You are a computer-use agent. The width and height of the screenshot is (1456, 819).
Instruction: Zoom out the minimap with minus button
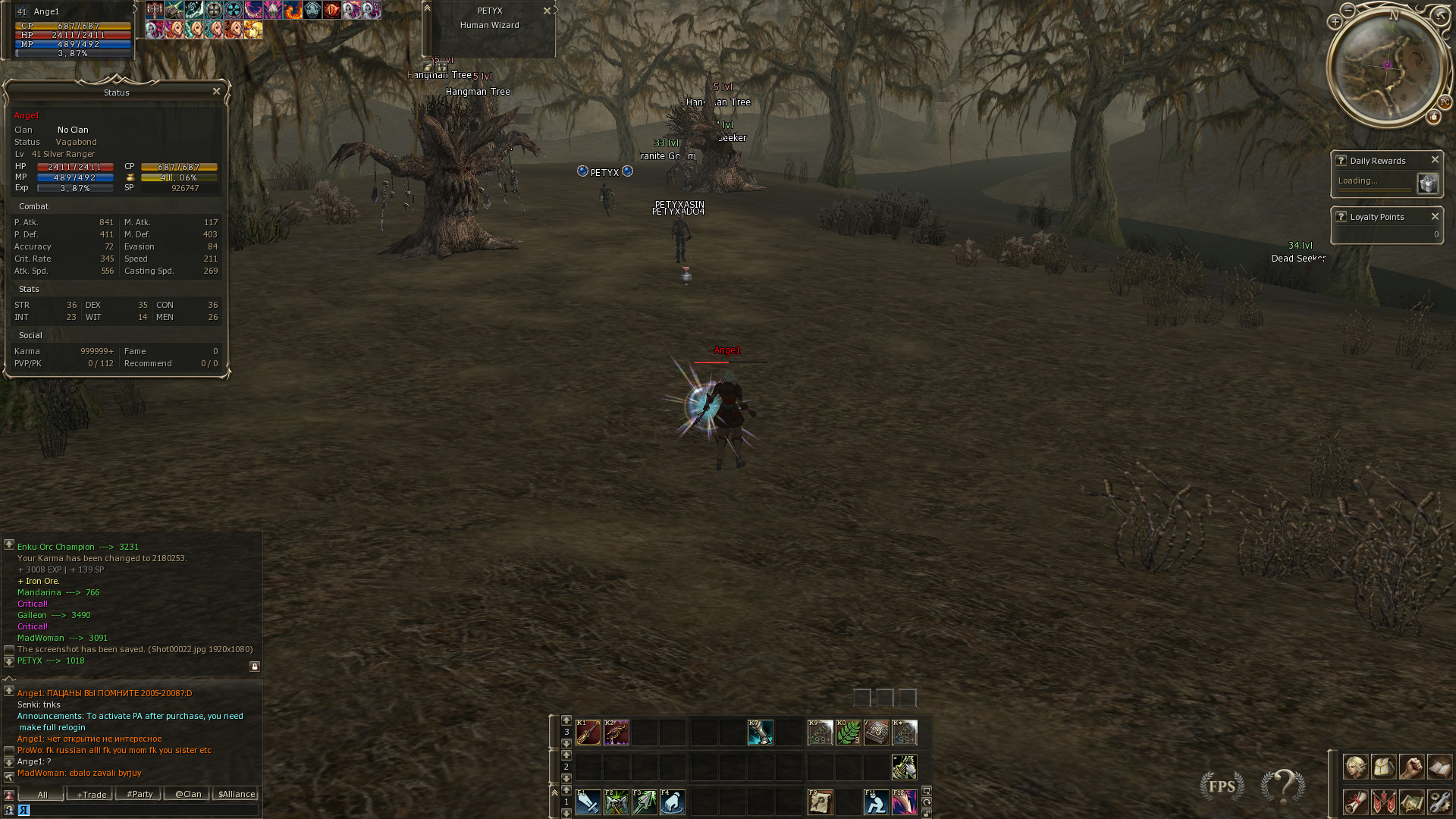pos(1348,10)
